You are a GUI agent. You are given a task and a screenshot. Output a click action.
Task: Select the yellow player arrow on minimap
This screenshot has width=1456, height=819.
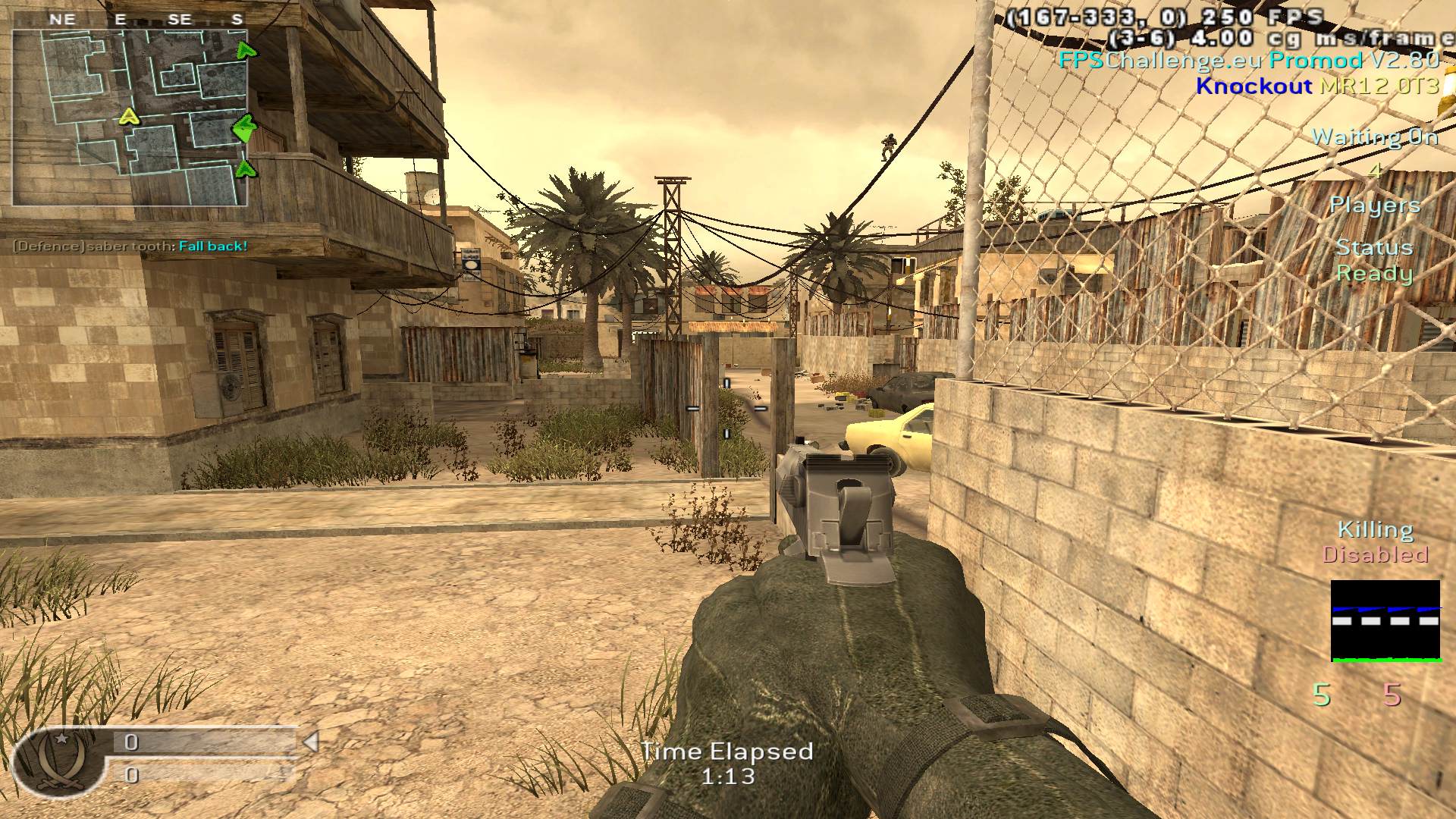129,117
